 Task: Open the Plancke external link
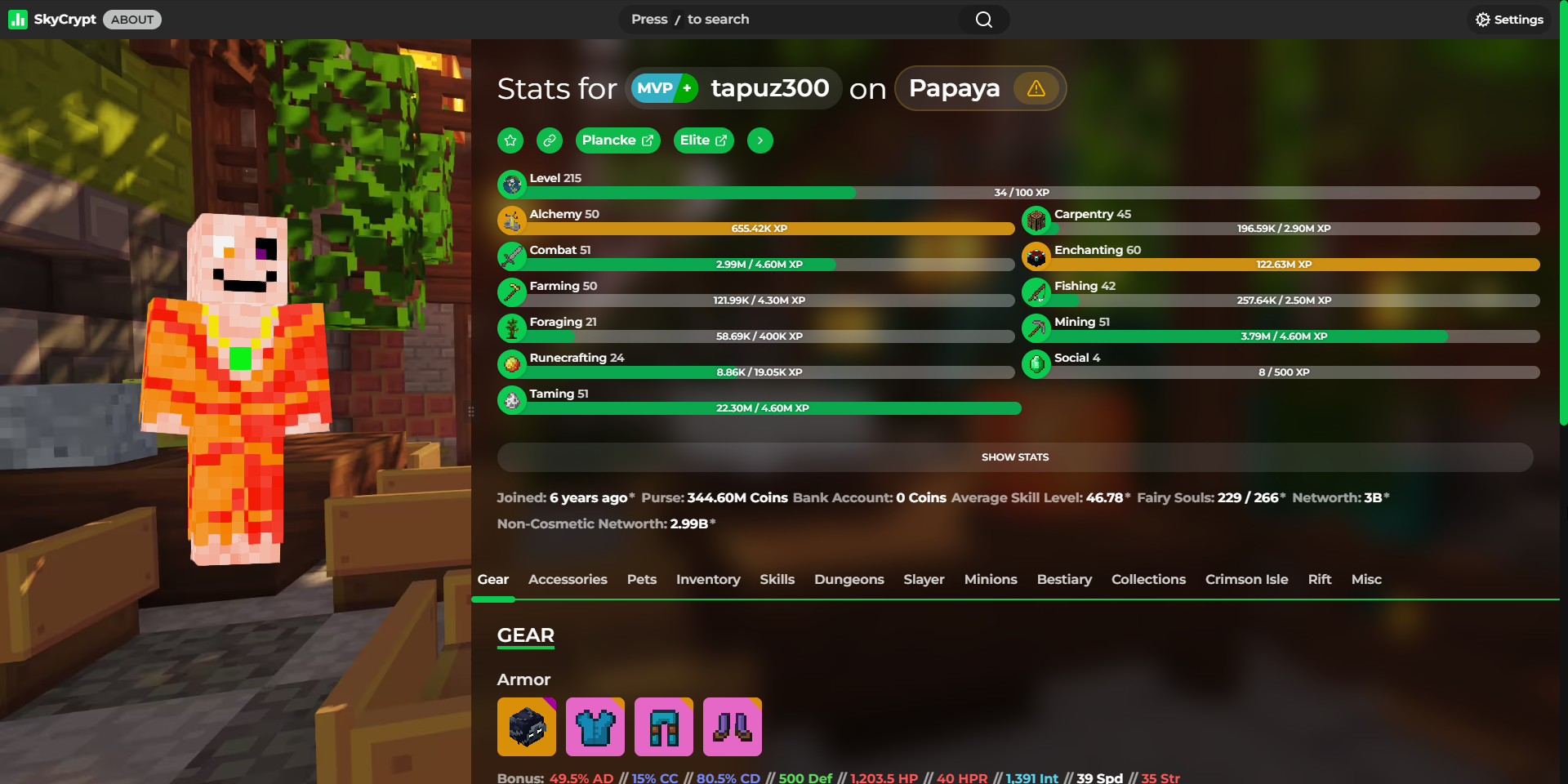pyautogui.click(x=617, y=140)
